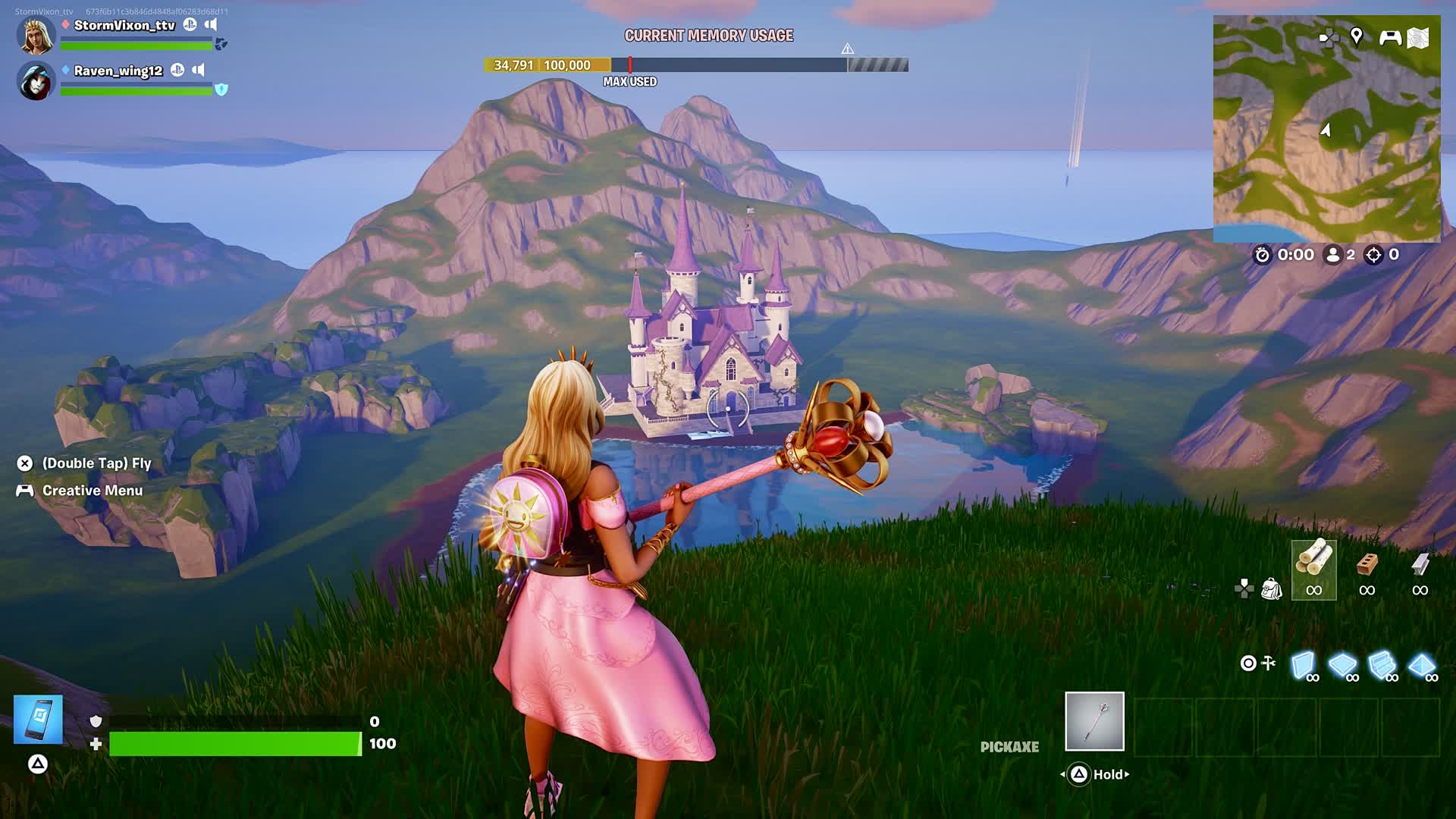
Task: Open the minimap
Action: [x=1326, y=129]
